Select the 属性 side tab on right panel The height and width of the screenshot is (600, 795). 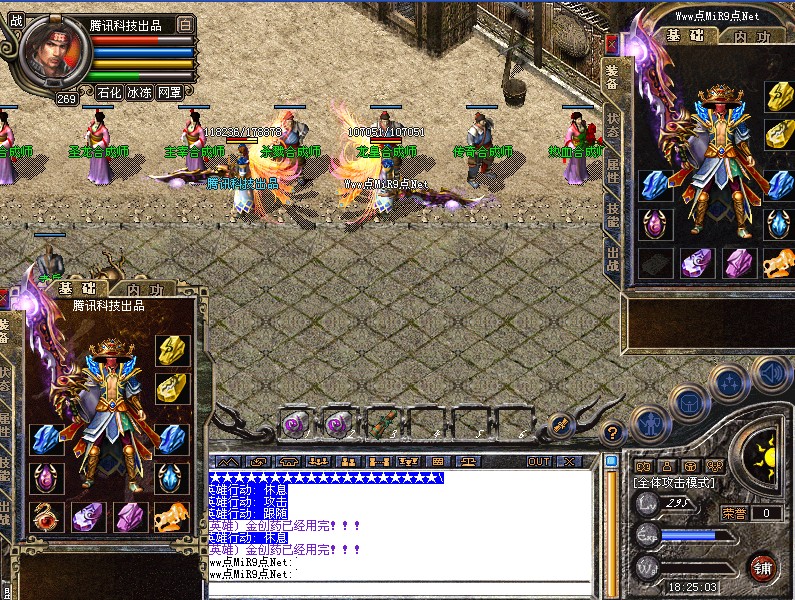click(x=612, y=169)
